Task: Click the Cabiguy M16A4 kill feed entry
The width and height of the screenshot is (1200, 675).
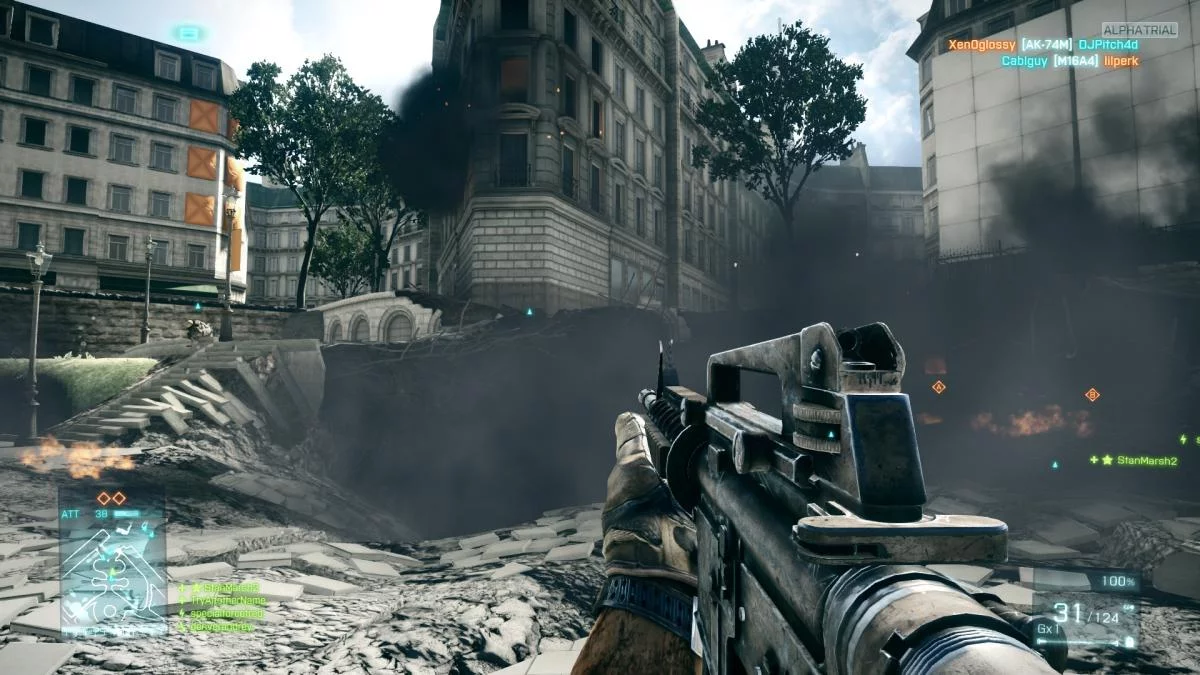Action: tap(1069, 61)
